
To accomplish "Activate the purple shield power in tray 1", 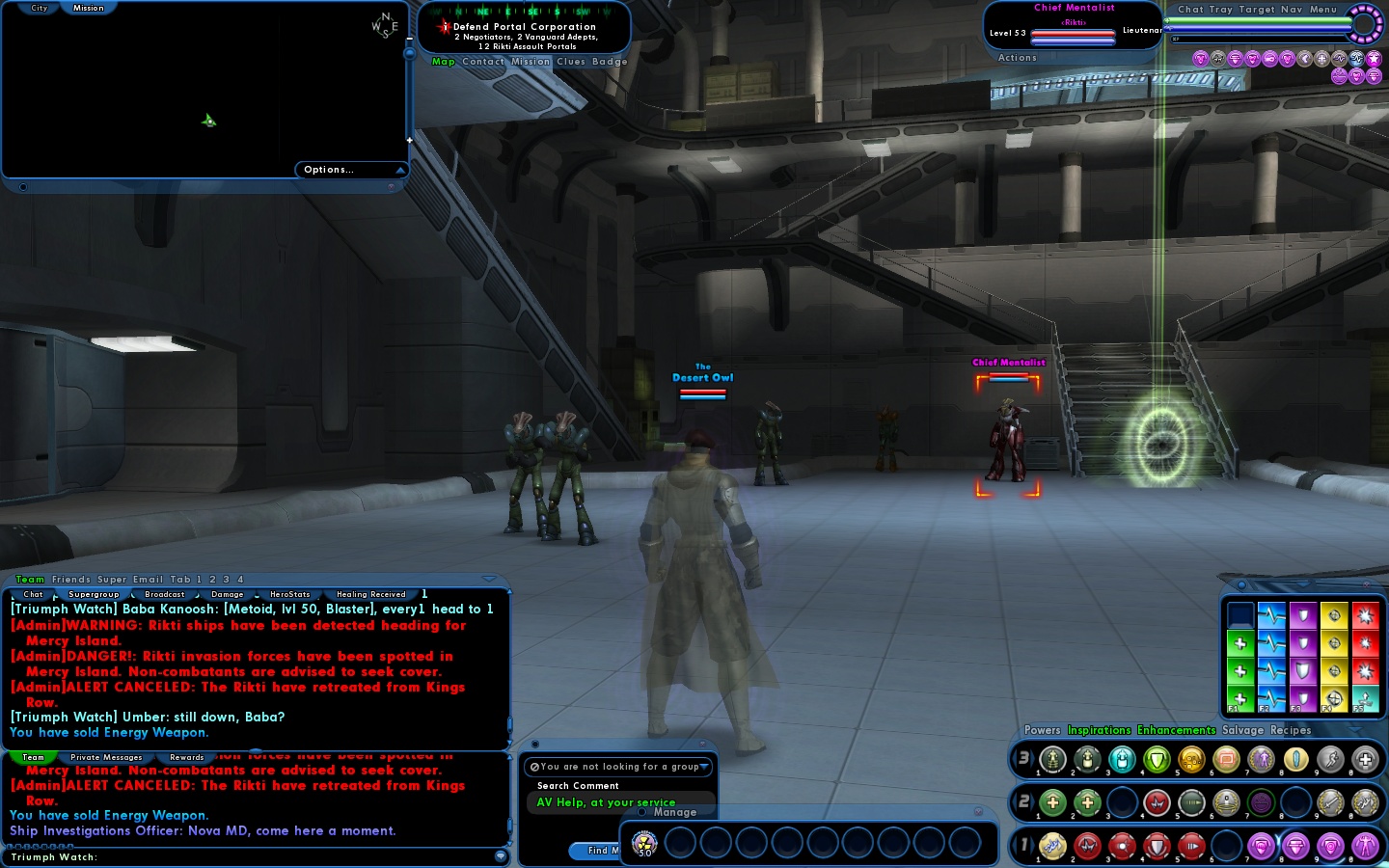I will [1261, 846].
